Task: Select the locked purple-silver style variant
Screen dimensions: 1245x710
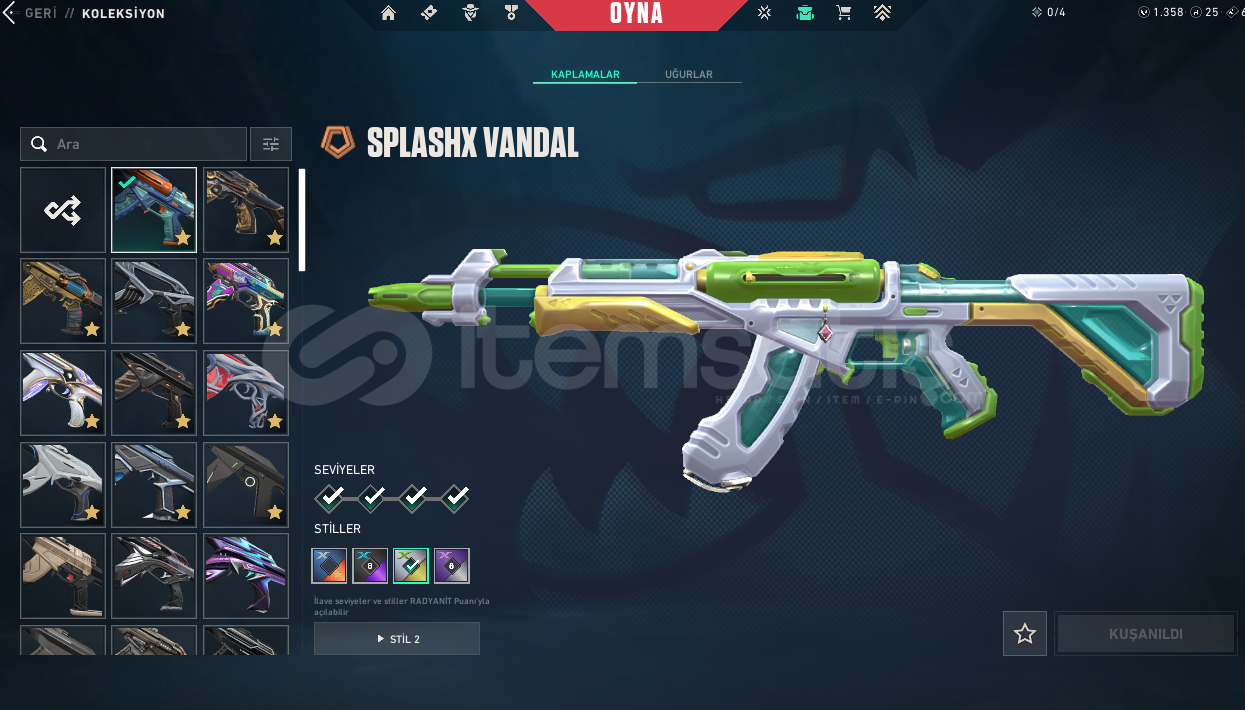Action: coord(452,566)
